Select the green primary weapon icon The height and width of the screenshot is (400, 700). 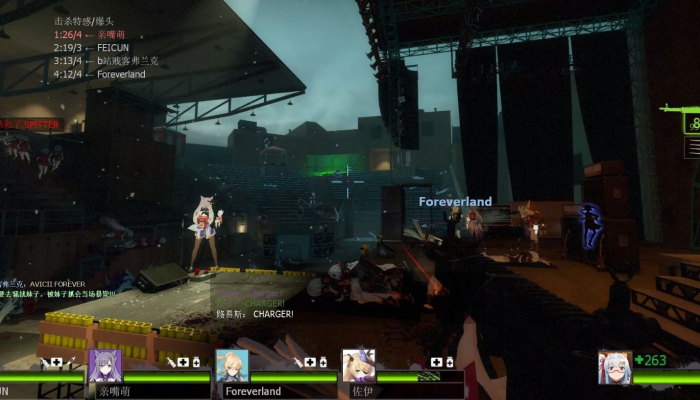pos(680,108)
